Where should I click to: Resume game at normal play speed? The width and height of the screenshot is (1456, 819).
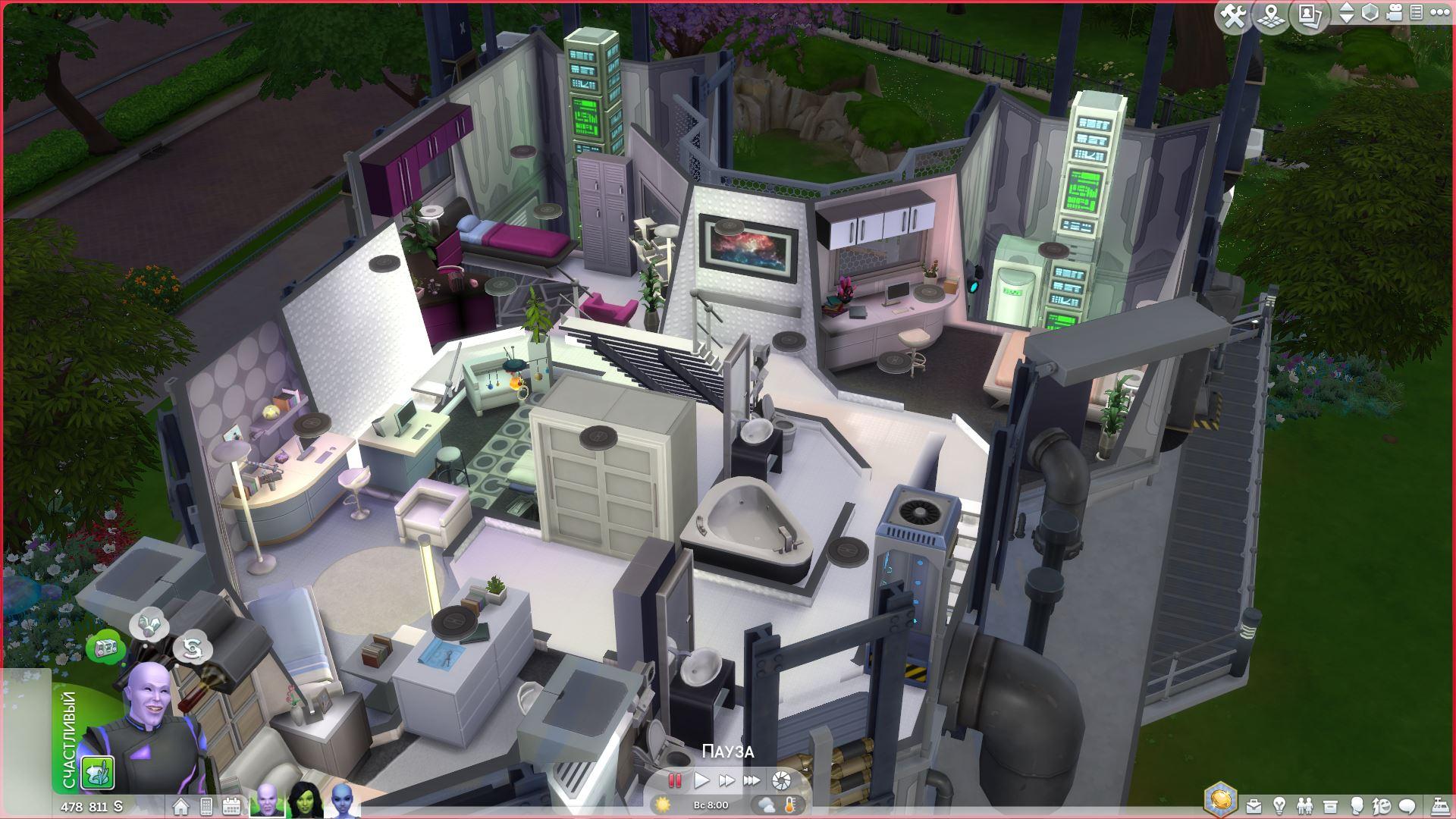[701, 780]
